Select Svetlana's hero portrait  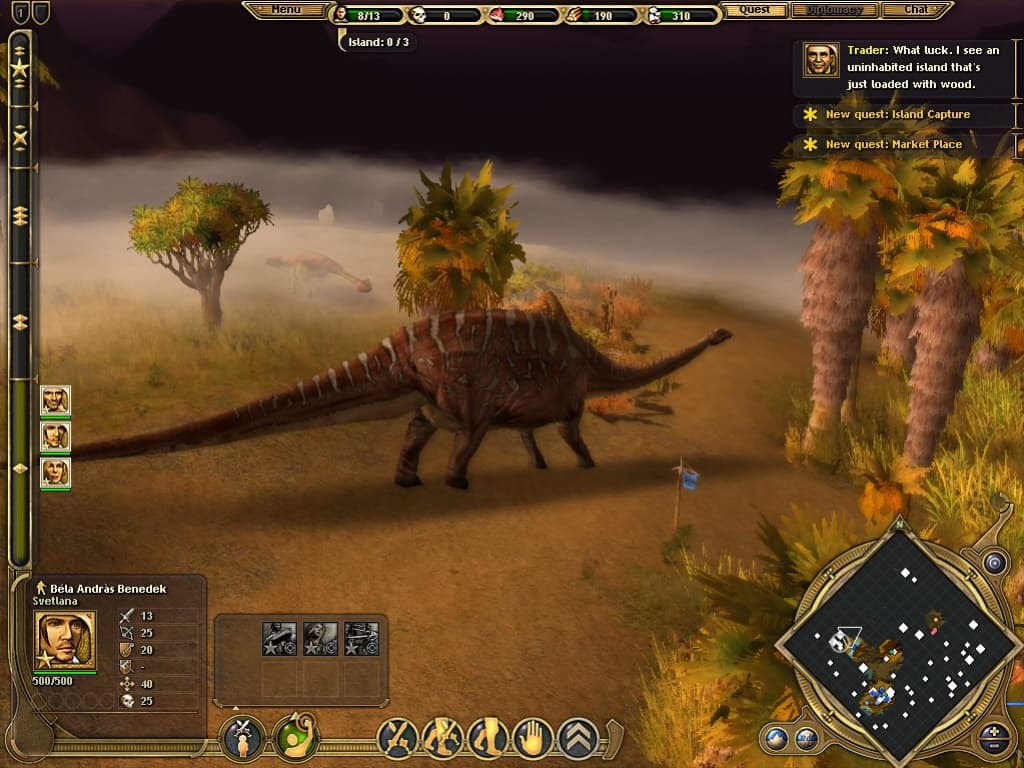click(x=66, y=639)
